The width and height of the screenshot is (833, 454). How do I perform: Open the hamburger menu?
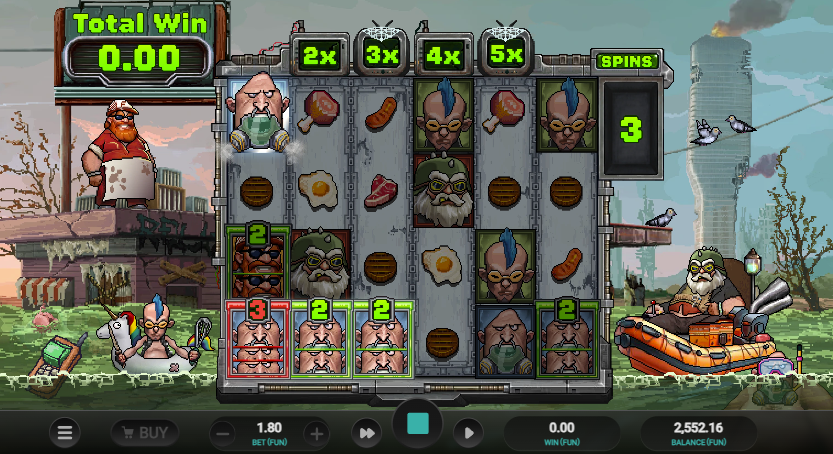(x=66, y=433)
